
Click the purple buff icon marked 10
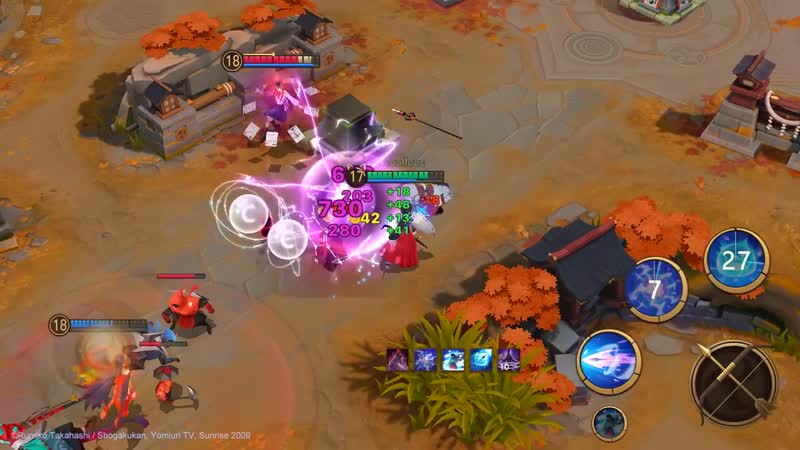[x=510, y=361]
